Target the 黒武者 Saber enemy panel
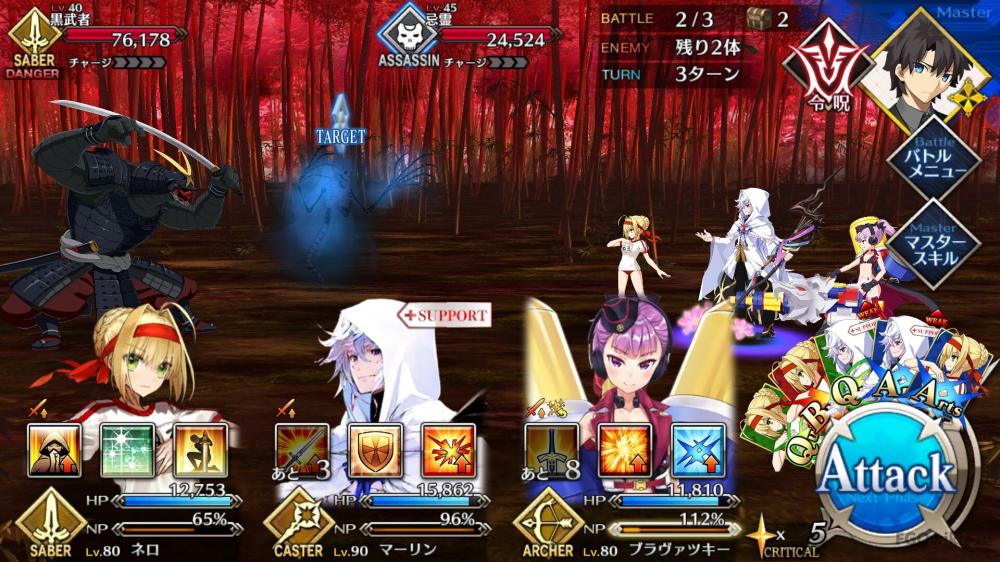1000x562 pixels. (95, 42)
